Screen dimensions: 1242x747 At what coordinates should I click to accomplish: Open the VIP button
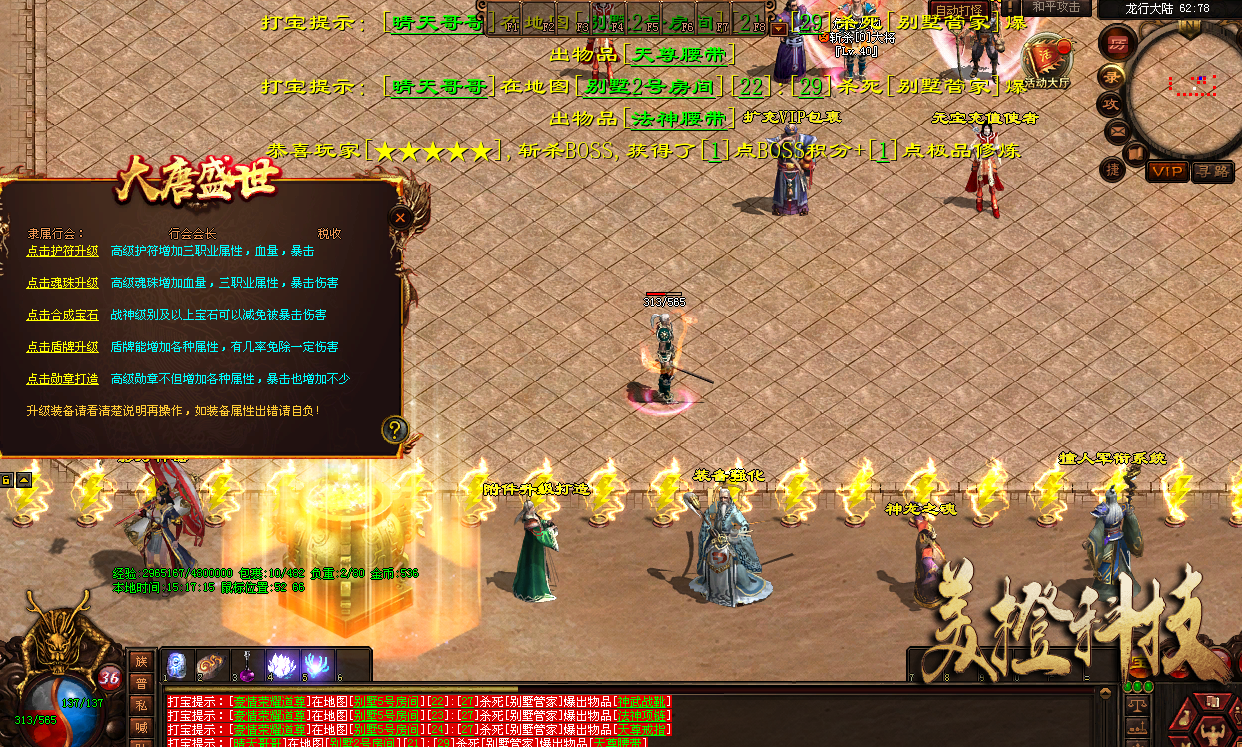pyautogui.click(x=1166, y=171)
